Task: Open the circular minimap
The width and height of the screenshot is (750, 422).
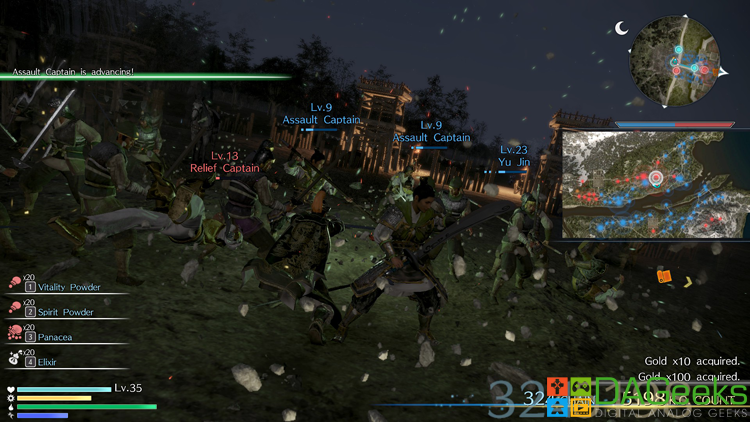Action: [677, 68]
